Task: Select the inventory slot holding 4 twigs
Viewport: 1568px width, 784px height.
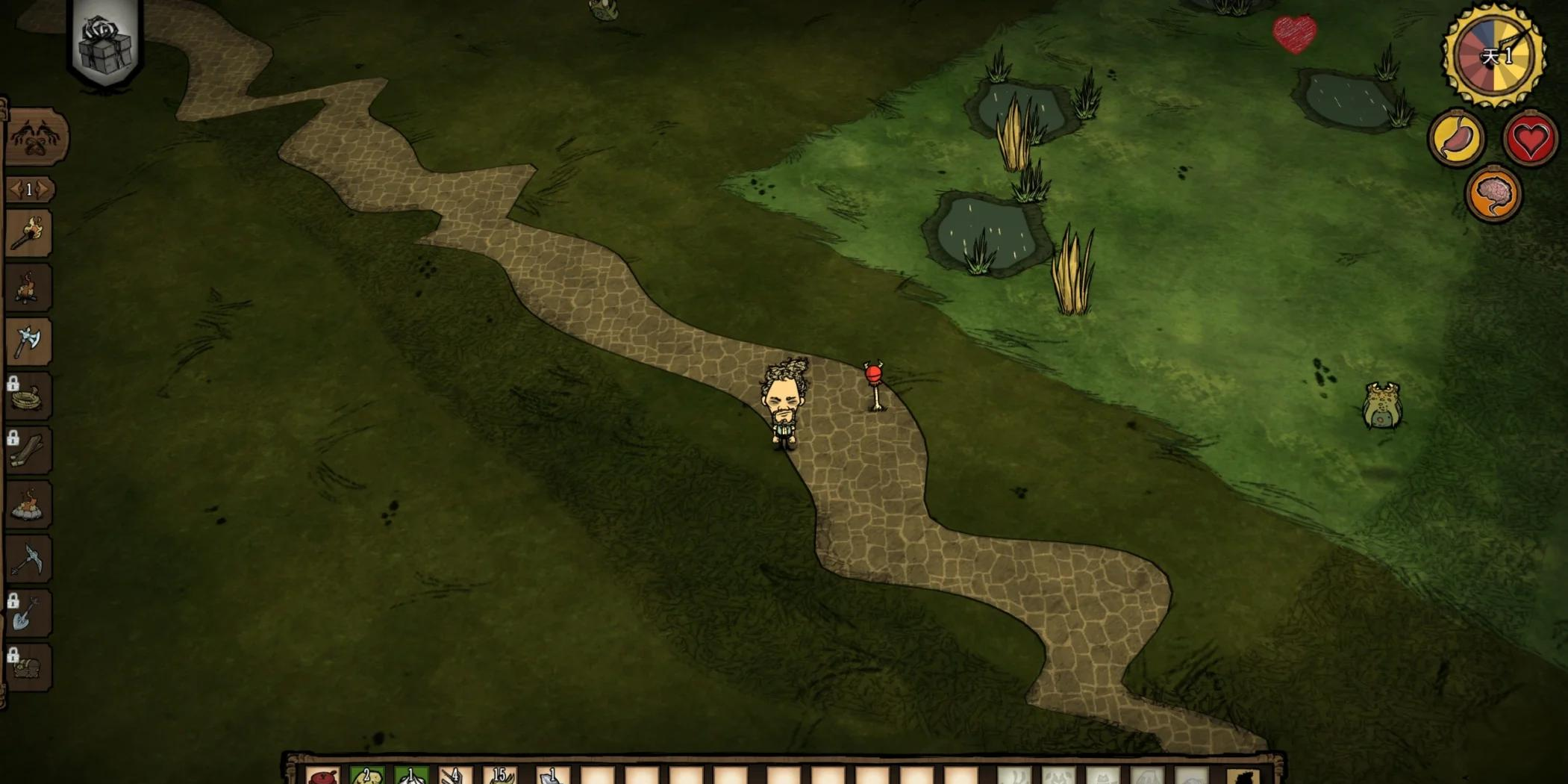Action: coord(456,777)
